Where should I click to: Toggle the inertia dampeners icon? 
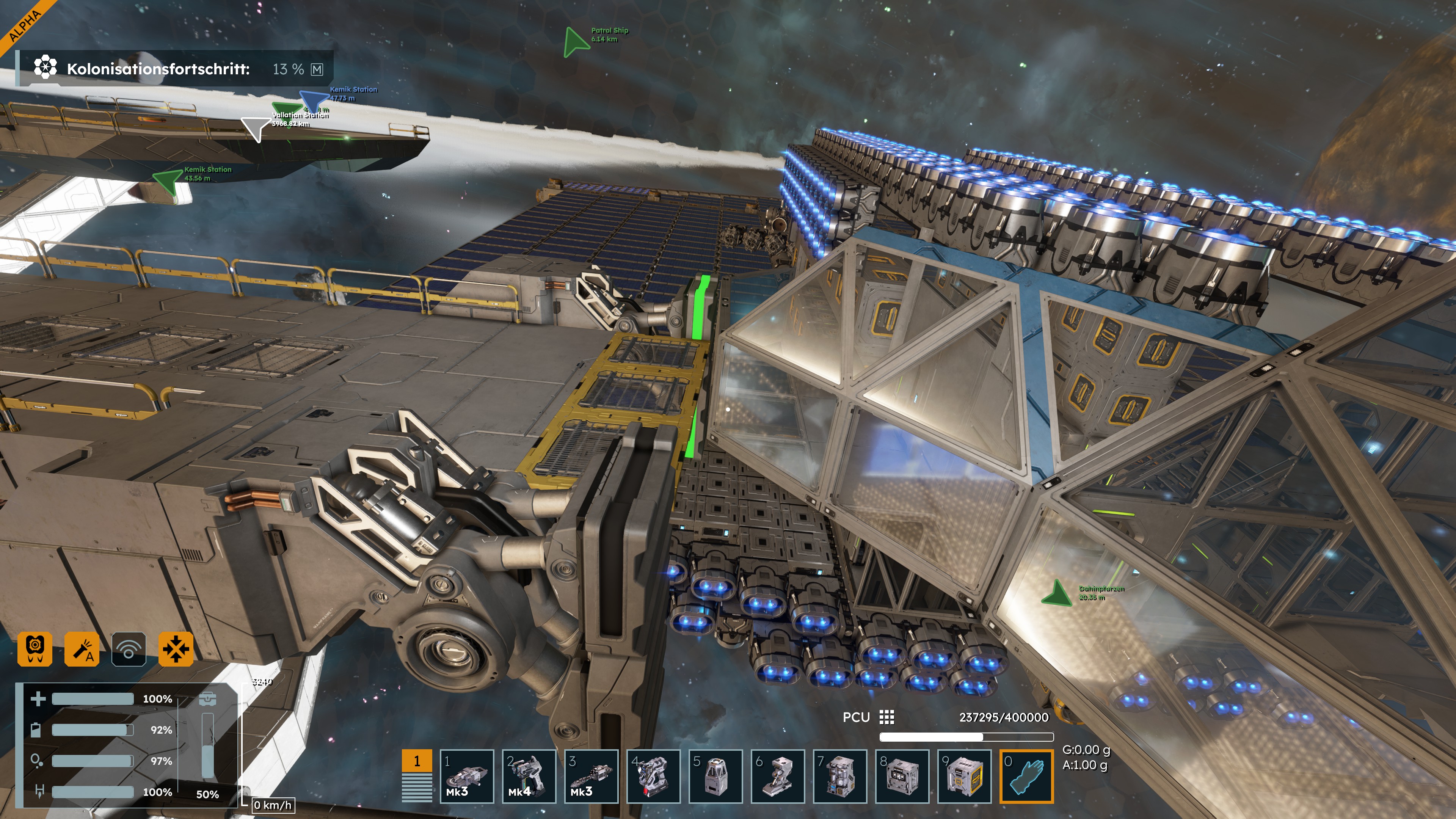(x=176, y=648)
